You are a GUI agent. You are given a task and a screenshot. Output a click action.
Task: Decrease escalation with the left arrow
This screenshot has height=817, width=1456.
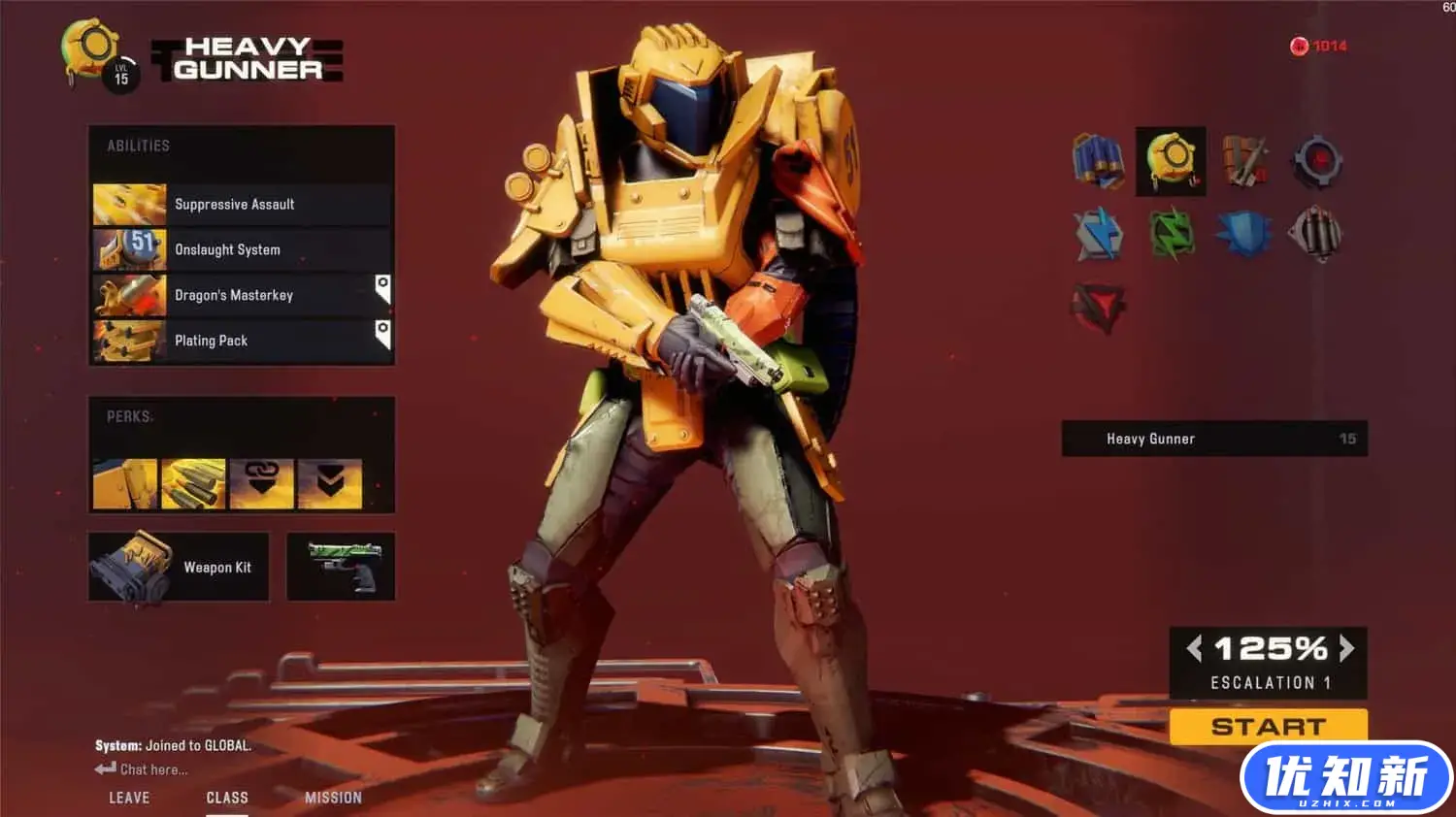point(1194,648)
